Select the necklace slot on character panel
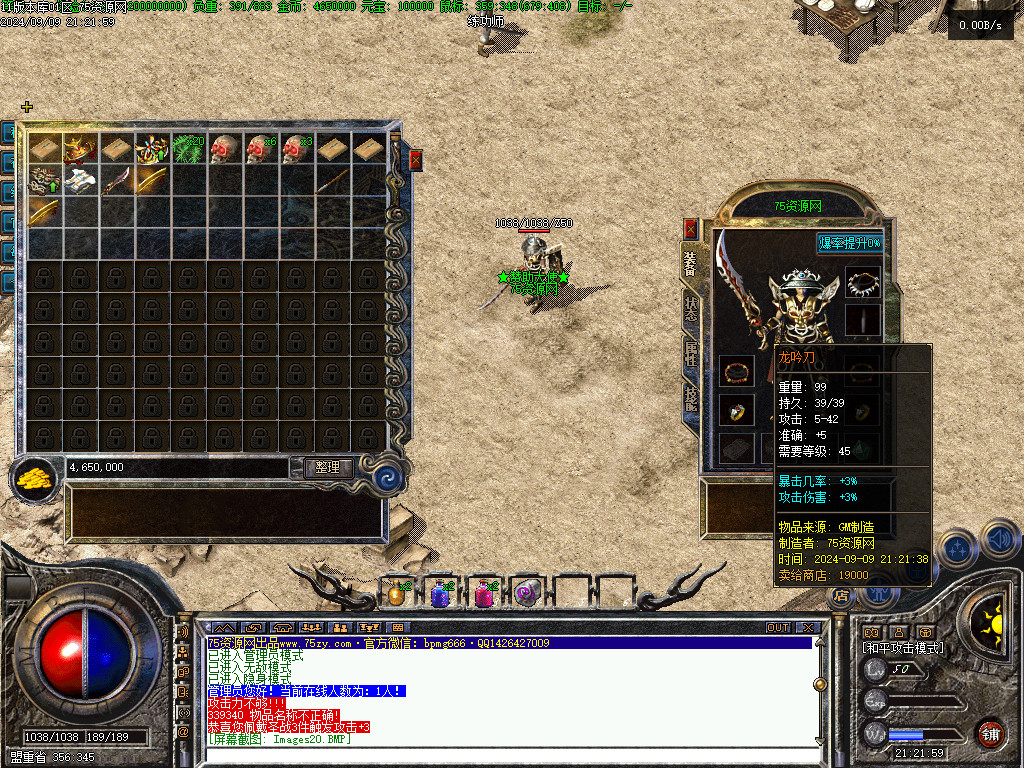Image resolution: width=1024 pixels, height=768 pixels. (863, 284)
